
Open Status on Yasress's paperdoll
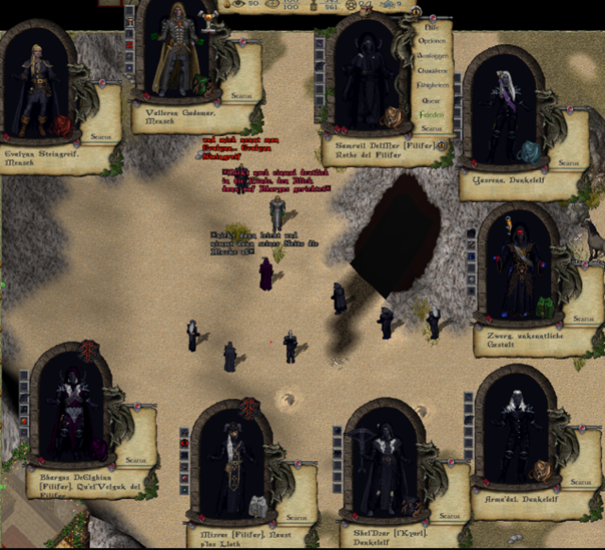coord(568,161)
